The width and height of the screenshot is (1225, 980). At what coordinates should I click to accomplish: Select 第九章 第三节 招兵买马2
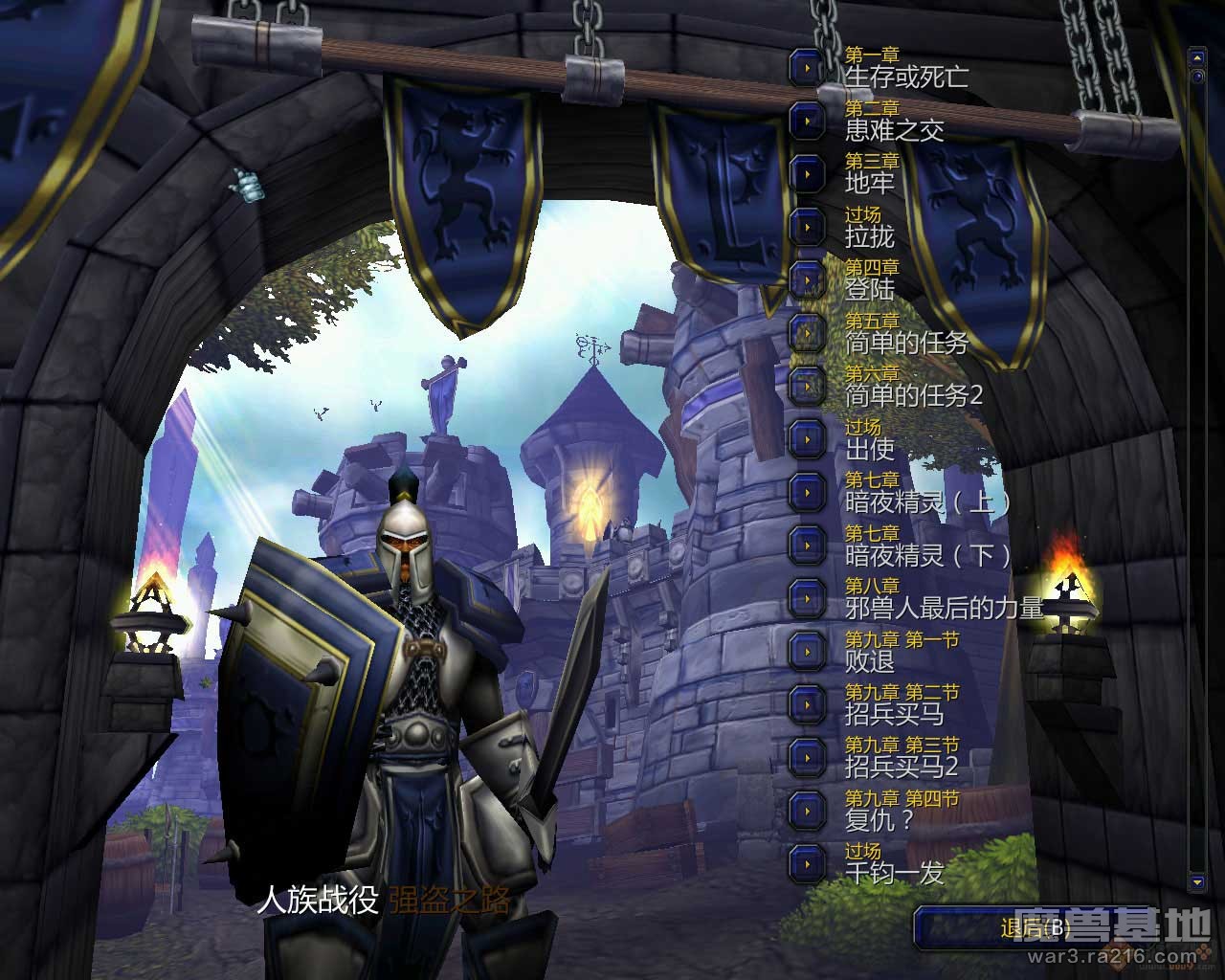(809, 757)
